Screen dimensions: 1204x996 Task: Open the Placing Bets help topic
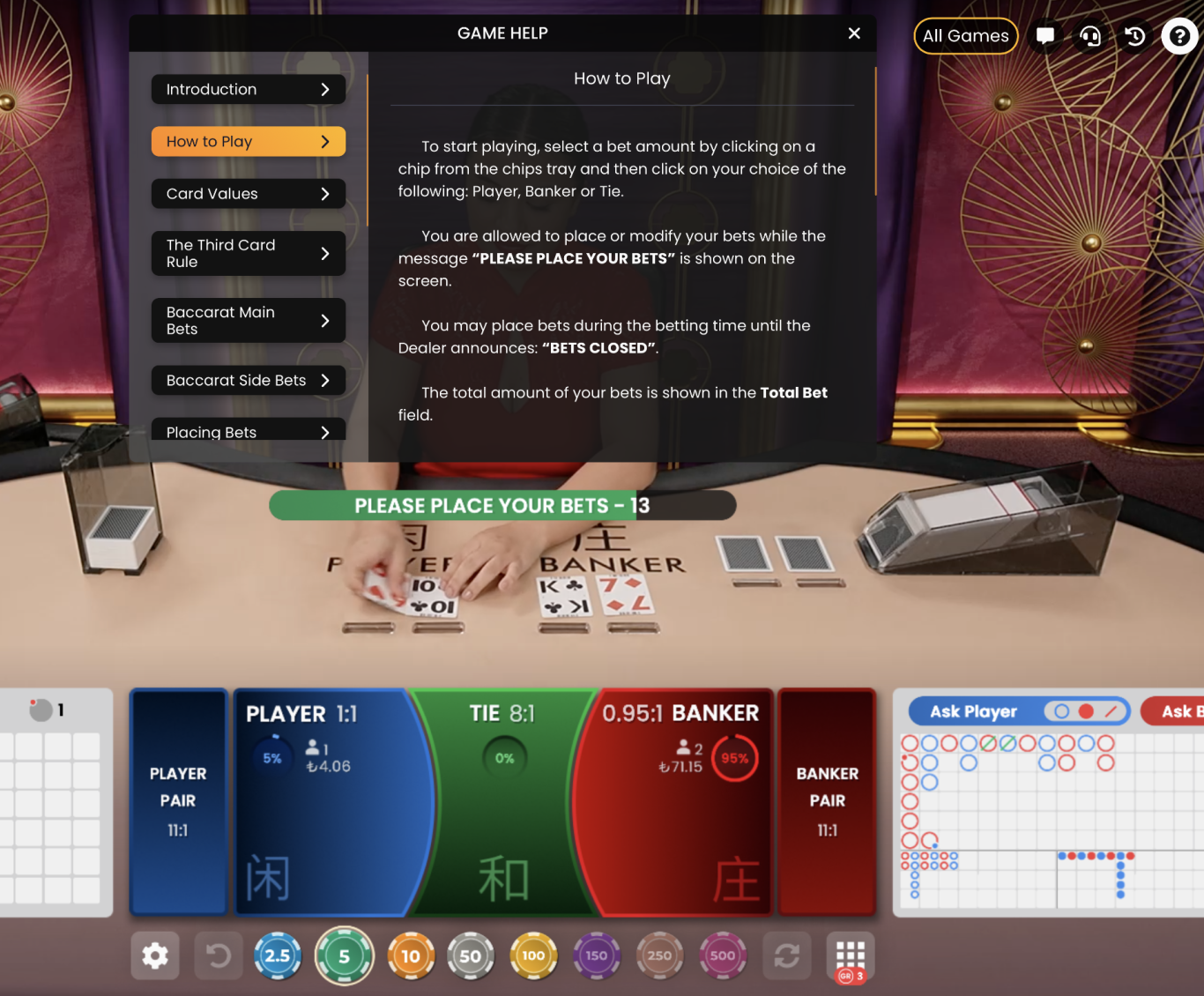coord(248,432)
